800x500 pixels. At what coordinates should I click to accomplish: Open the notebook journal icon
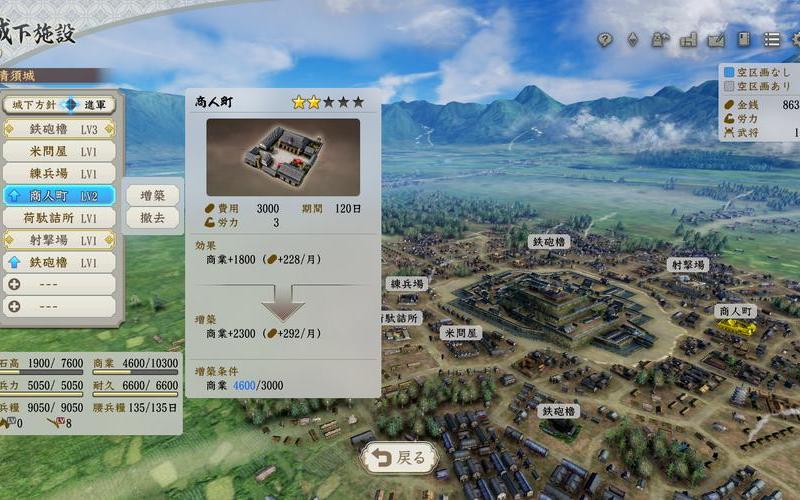pos(744,40)
